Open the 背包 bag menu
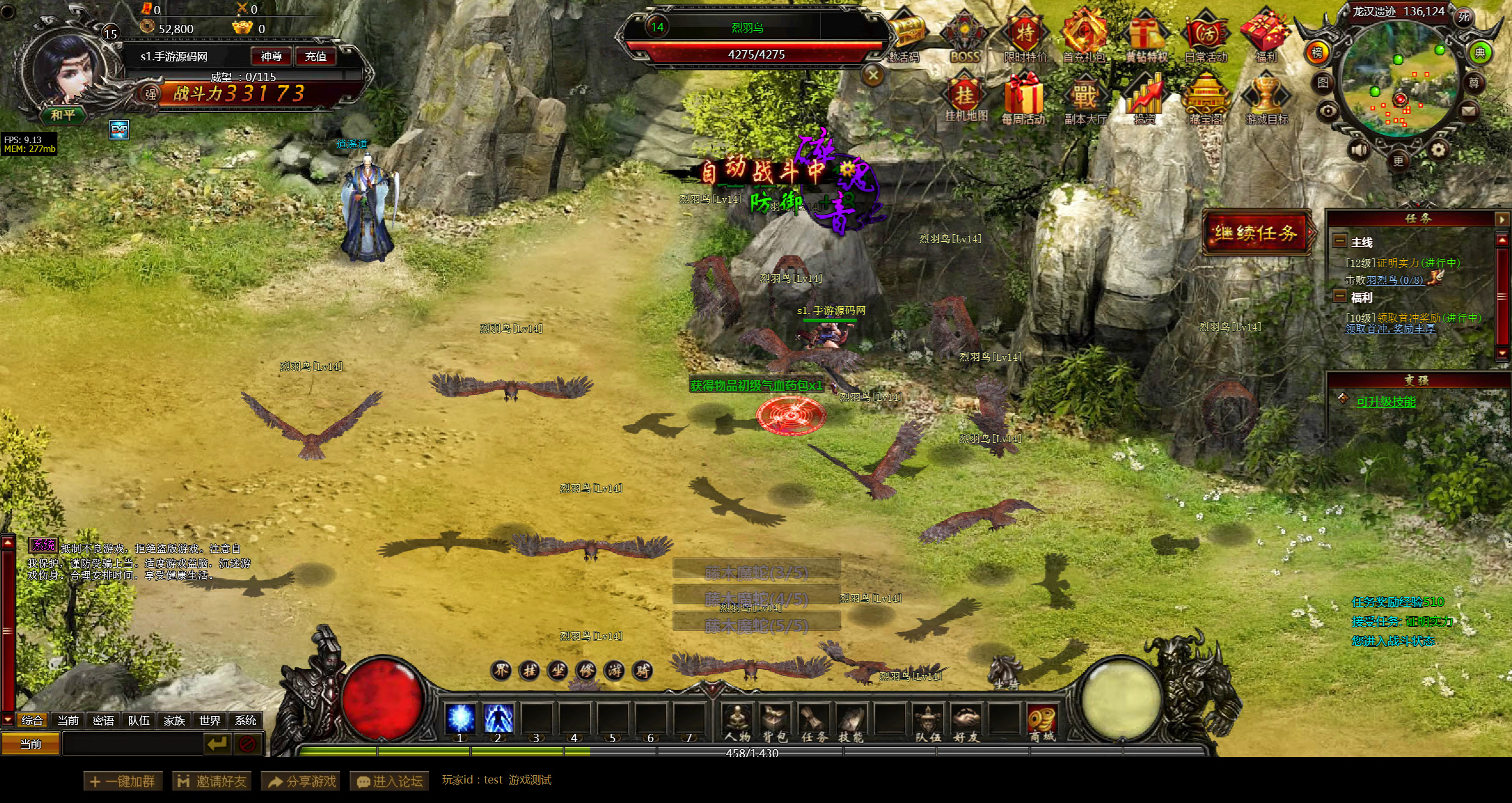The width and height of the screenshot is (1512, 803). click(x=775, y=723)
